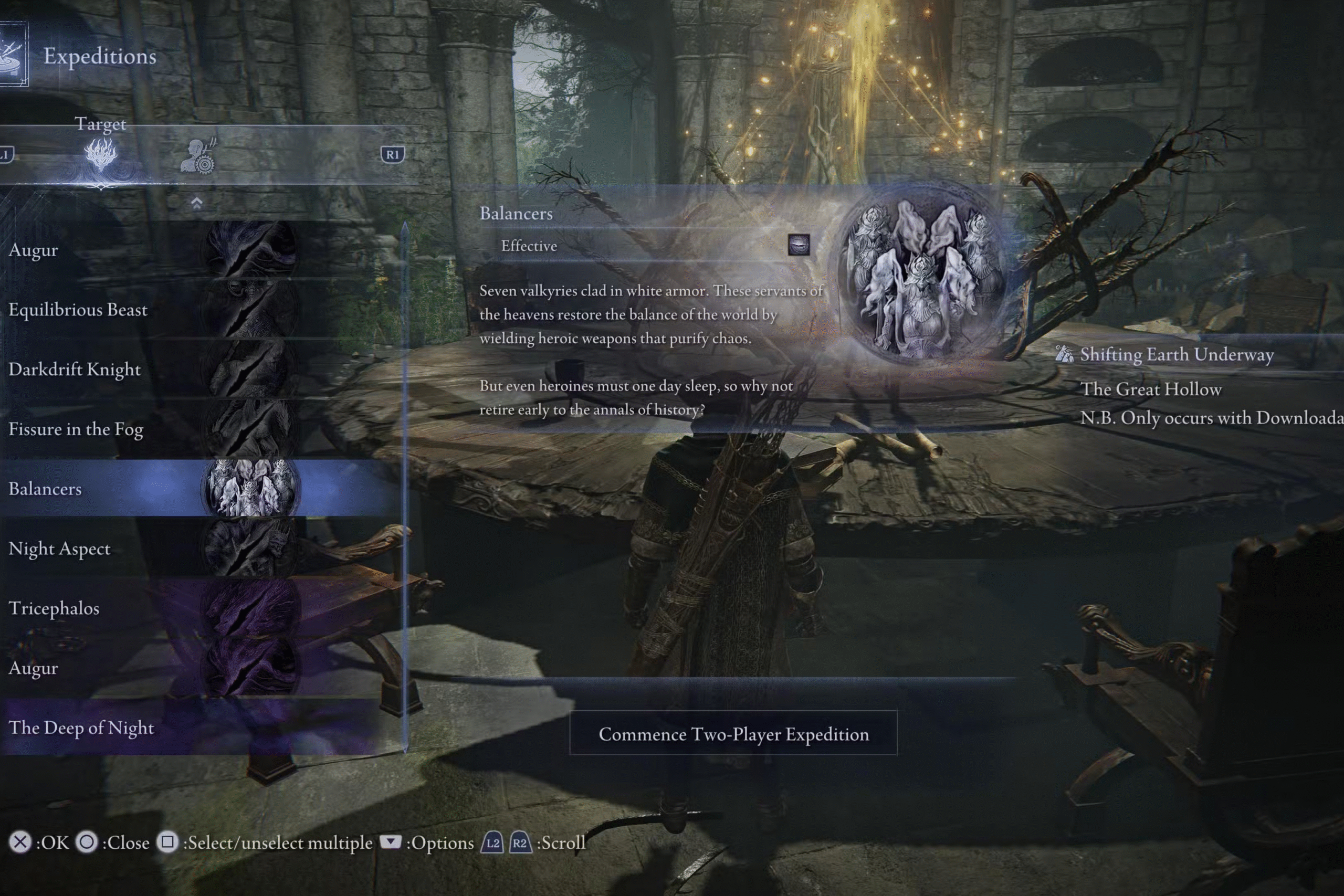
Task: Open the person-and-gear matchmaking tab
Action: pos(198,156)
